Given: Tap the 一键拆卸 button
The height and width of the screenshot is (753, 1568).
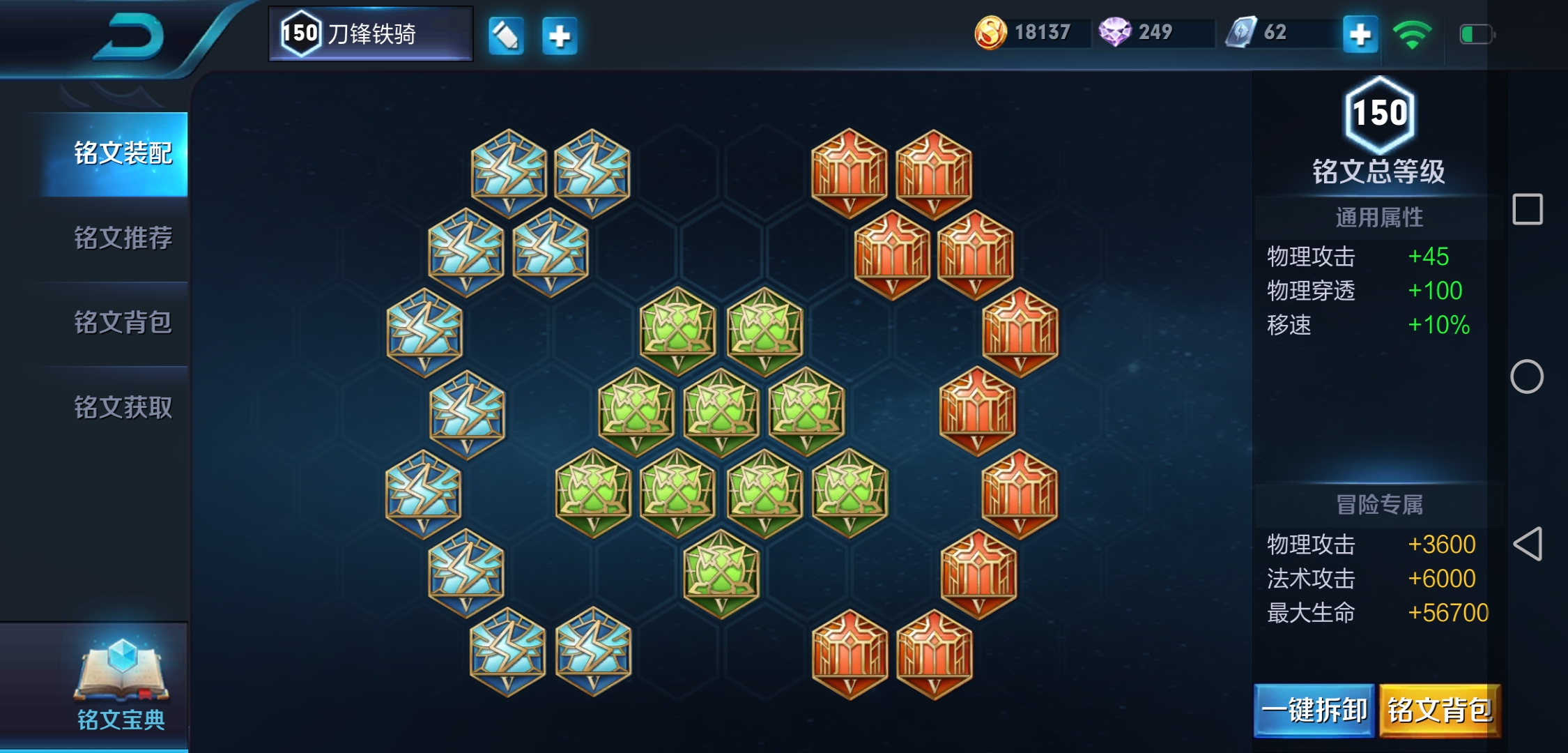Looking at the screenshot, I should click(1314, 710).
